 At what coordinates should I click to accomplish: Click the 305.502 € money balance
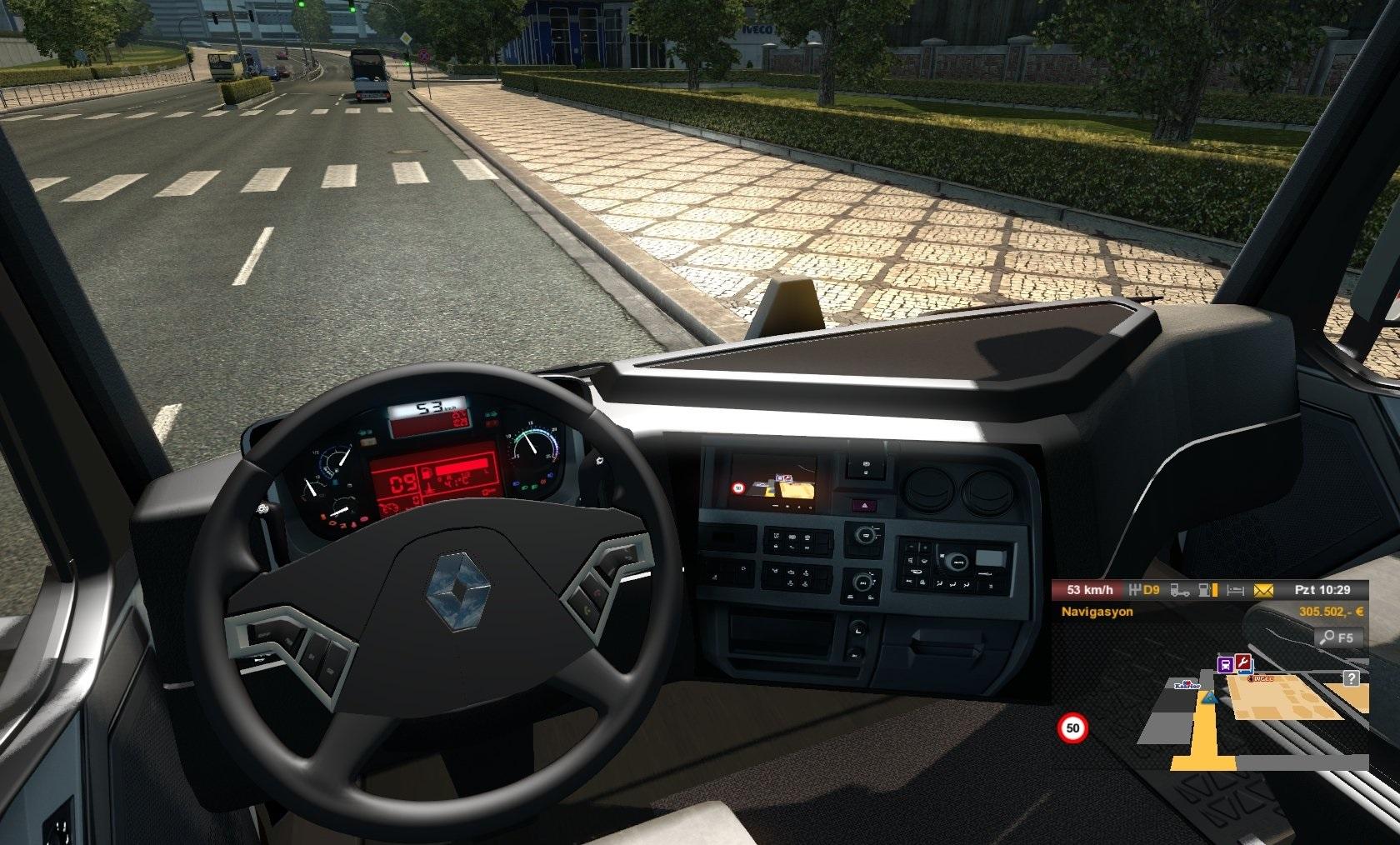pyautogui.click(x=1331, y=612)
